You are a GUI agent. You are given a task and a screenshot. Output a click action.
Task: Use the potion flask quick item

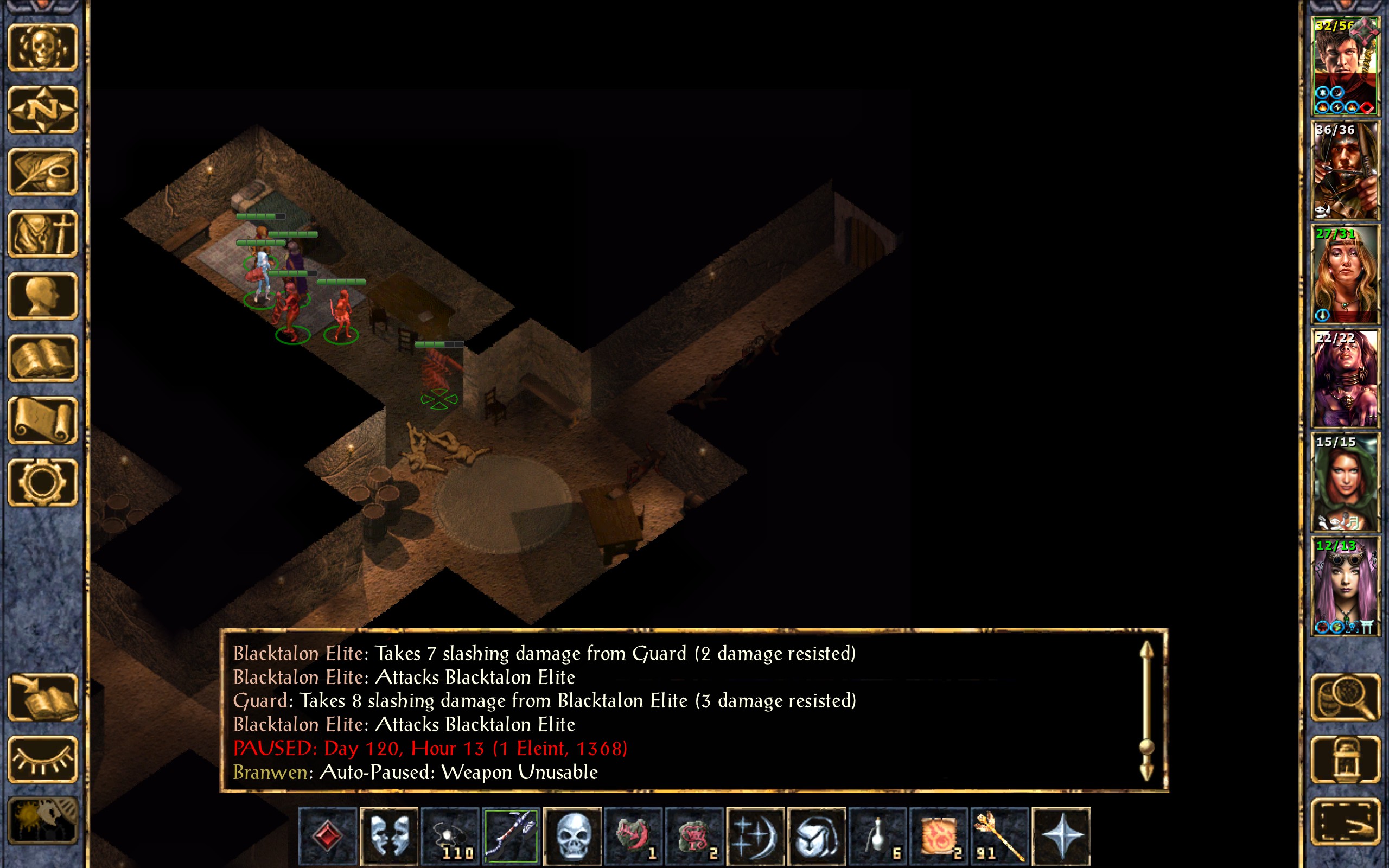pyautogui.click(x=877, y=836)
